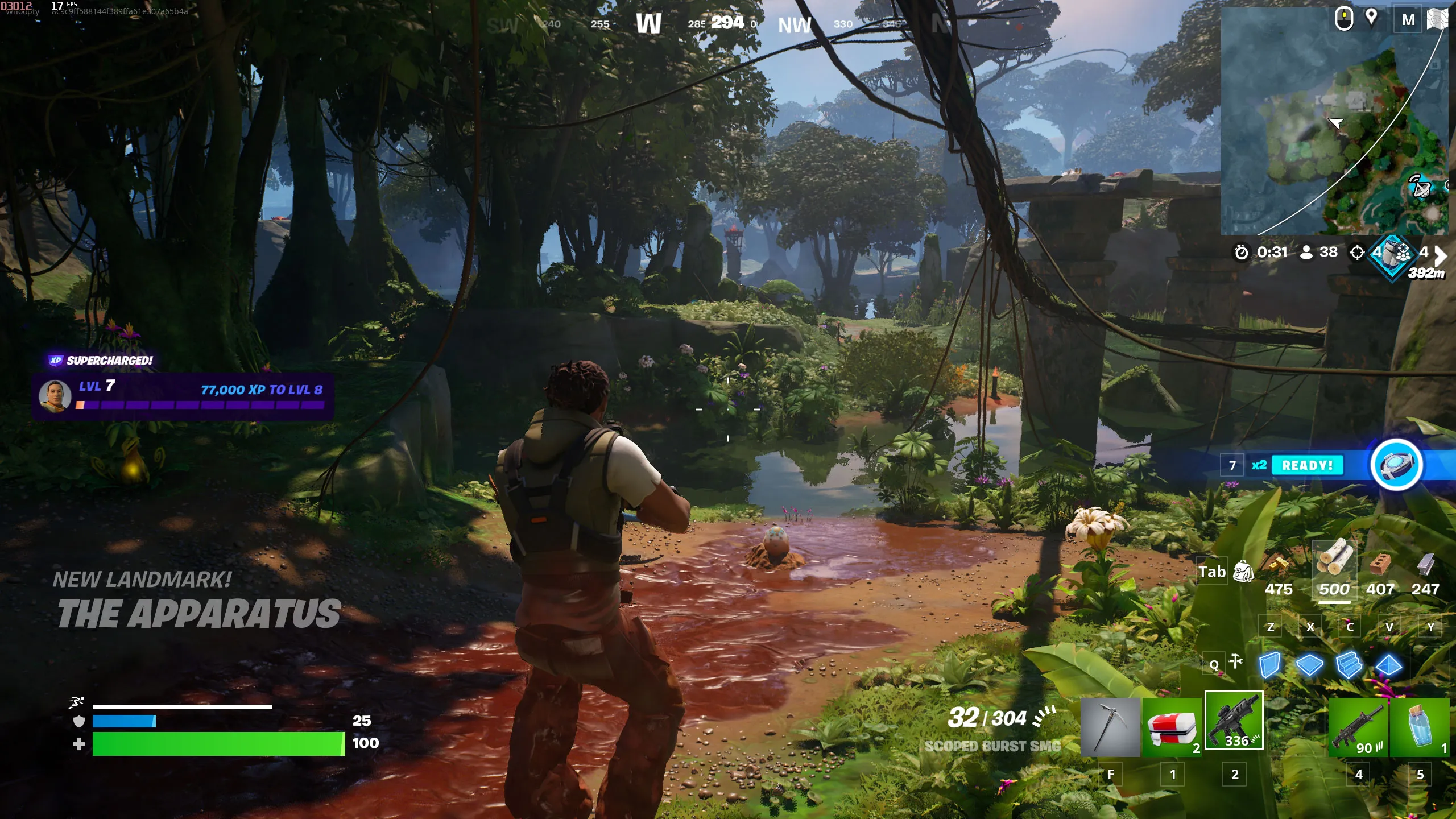Choose the metal building material
1456x819 pixels.
click(x=1425, y=565)
